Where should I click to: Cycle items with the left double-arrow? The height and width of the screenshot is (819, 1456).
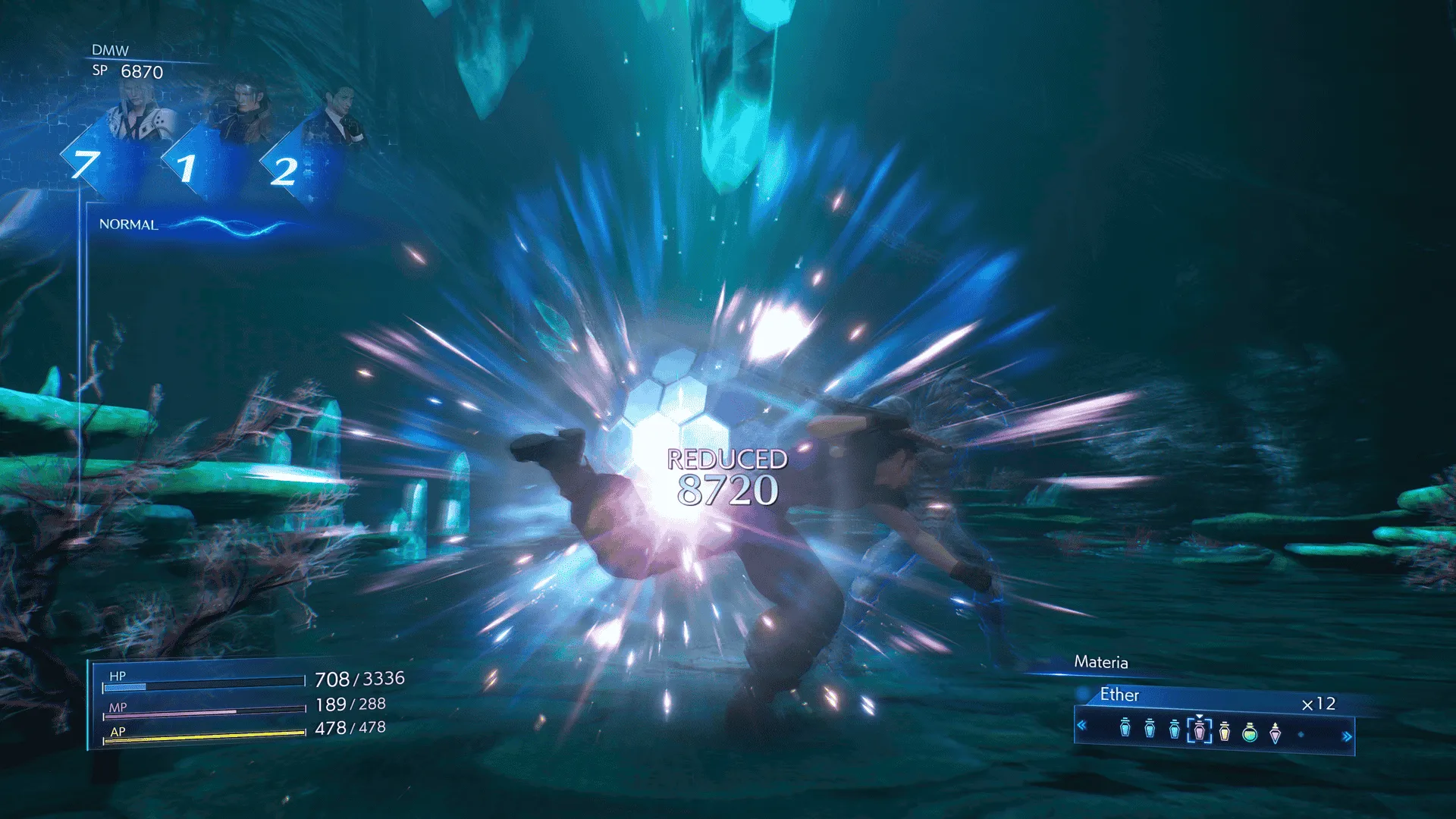(1082, 726)
